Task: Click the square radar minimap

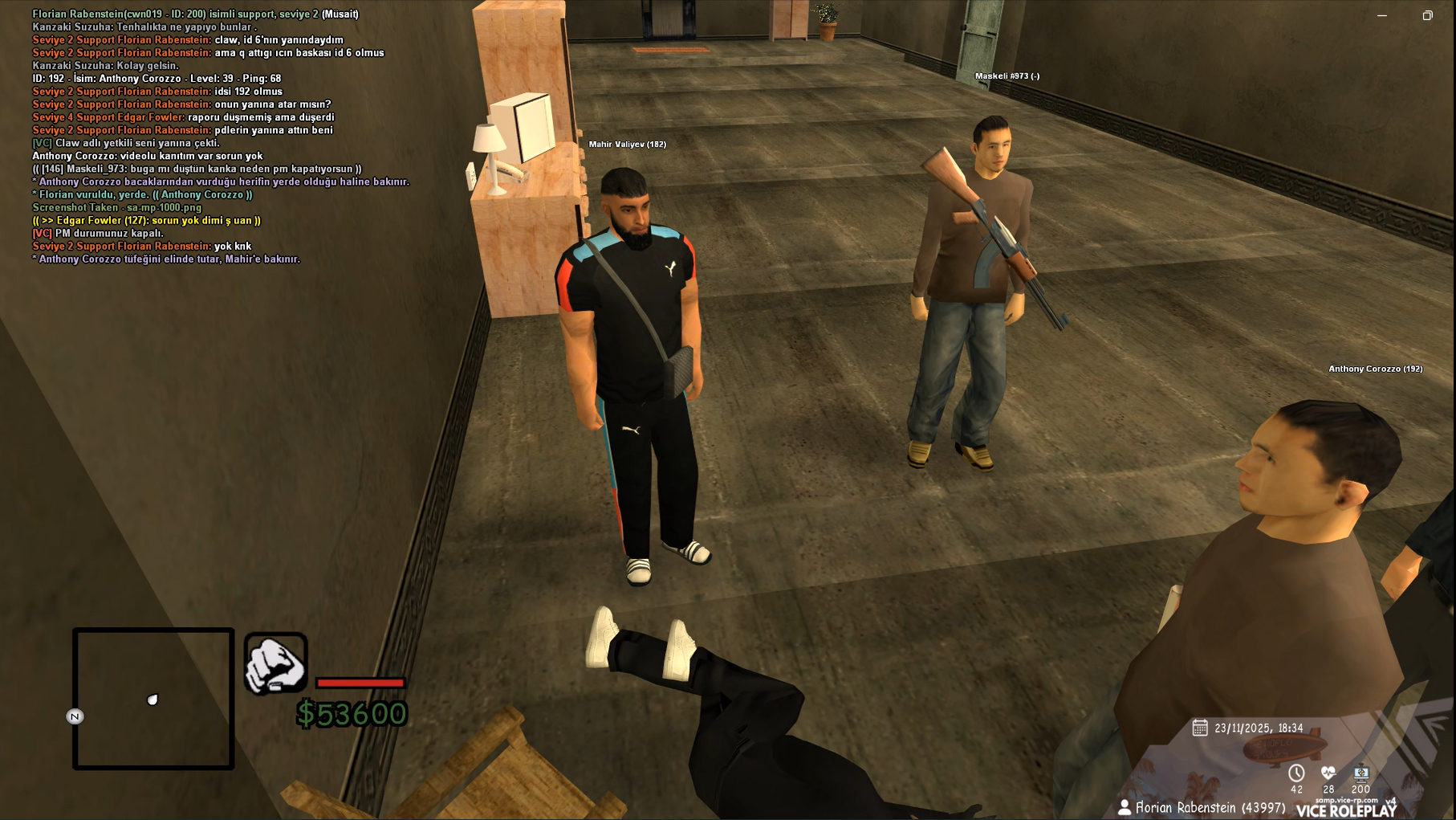Action: click(153, 698)
